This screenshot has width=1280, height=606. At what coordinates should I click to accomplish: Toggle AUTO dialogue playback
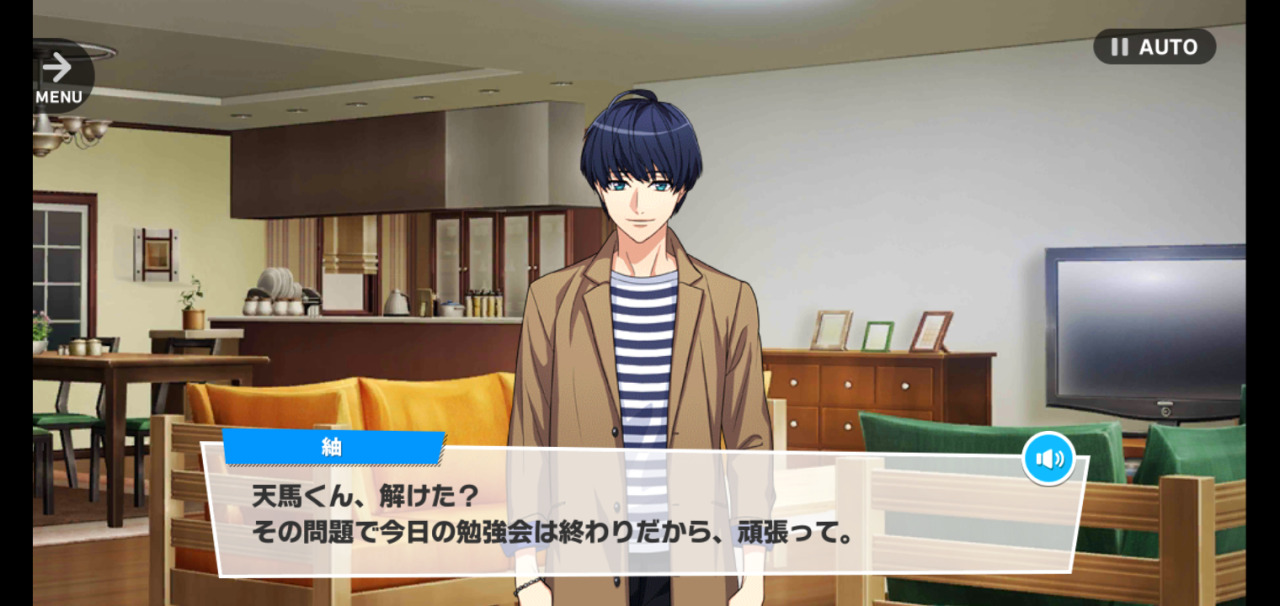1154,47
